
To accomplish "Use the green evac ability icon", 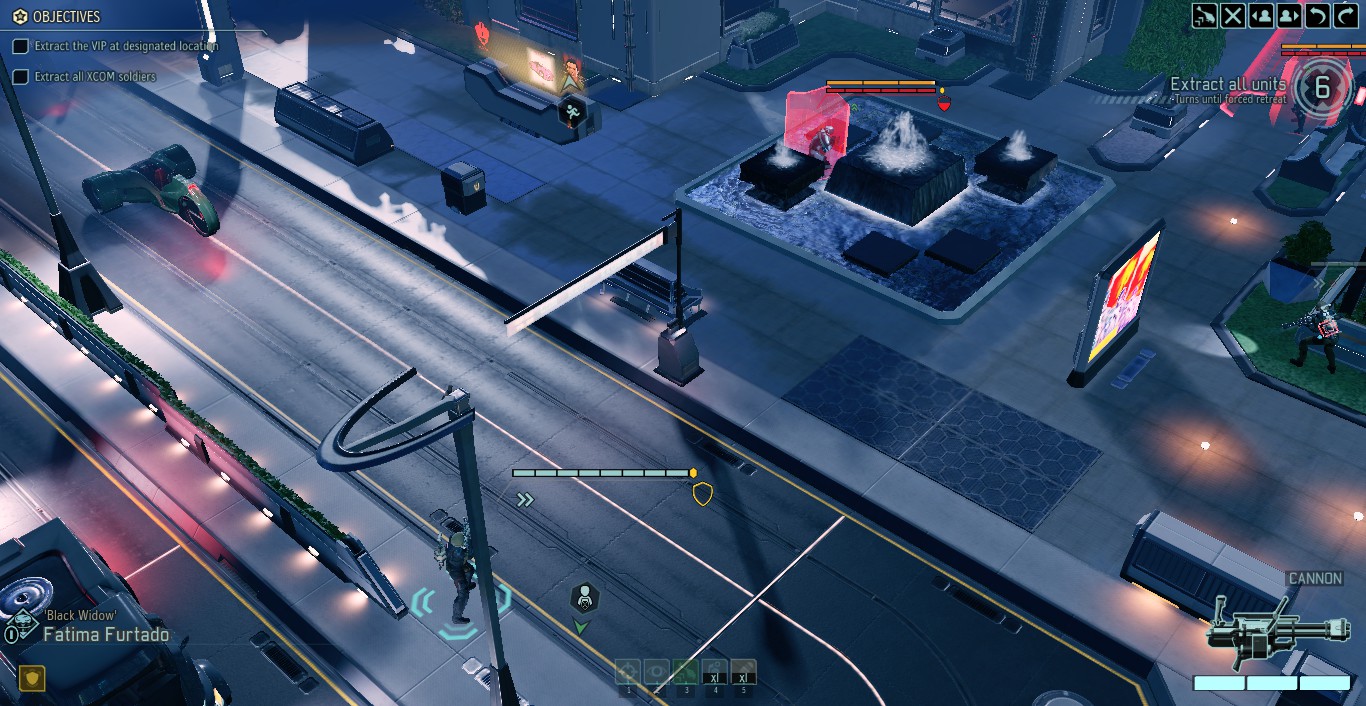I will (685, 673).
